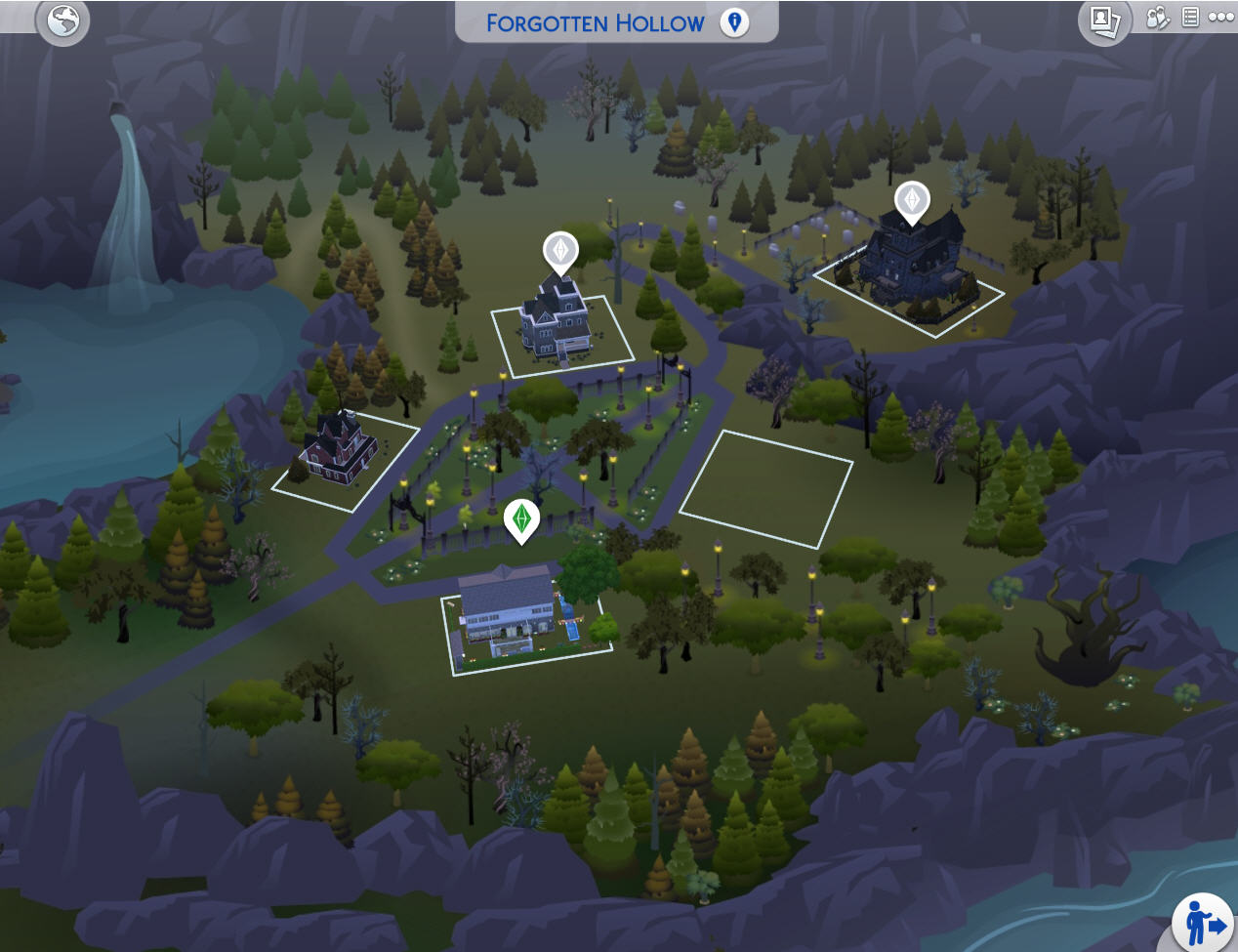Open the Gallery photos button
This screenshot has width=1238, height=952.
(1104, 21)
